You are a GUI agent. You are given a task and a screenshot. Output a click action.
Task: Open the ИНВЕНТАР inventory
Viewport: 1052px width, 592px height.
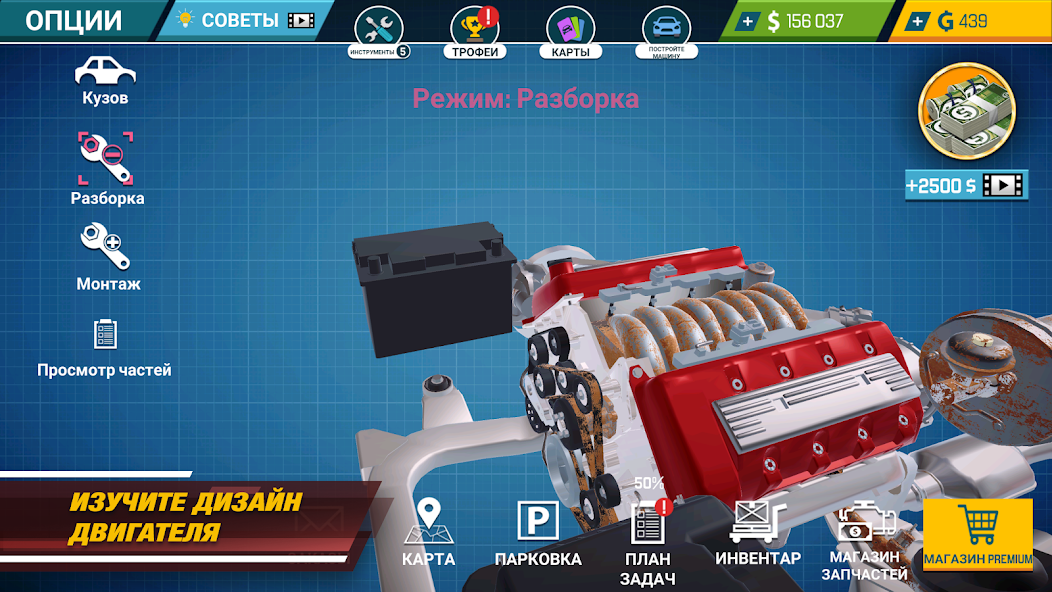tap(758, 532)
